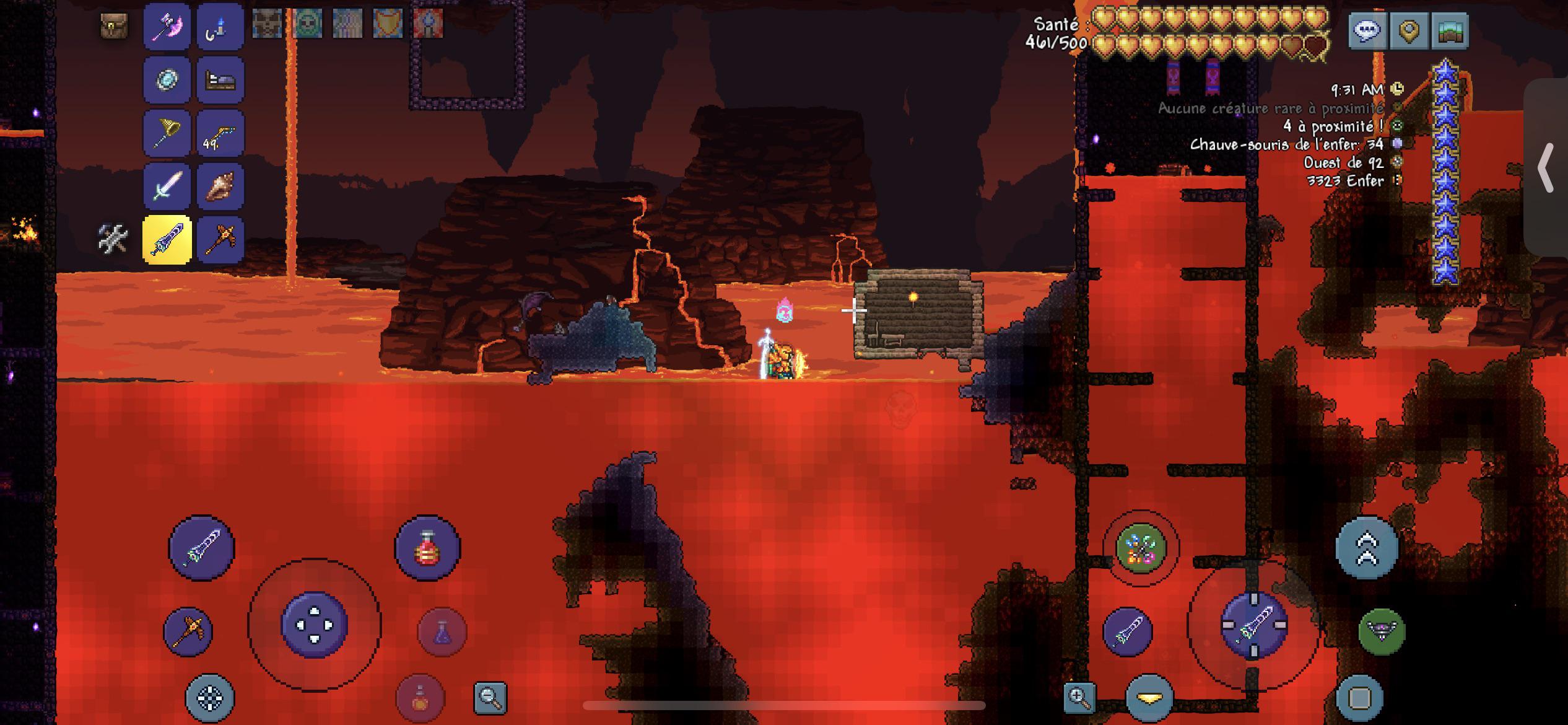This screenshot has width=1568, height=725.
Task: Zoom out with the minus magnifier
Action: (x=490, y=698)
